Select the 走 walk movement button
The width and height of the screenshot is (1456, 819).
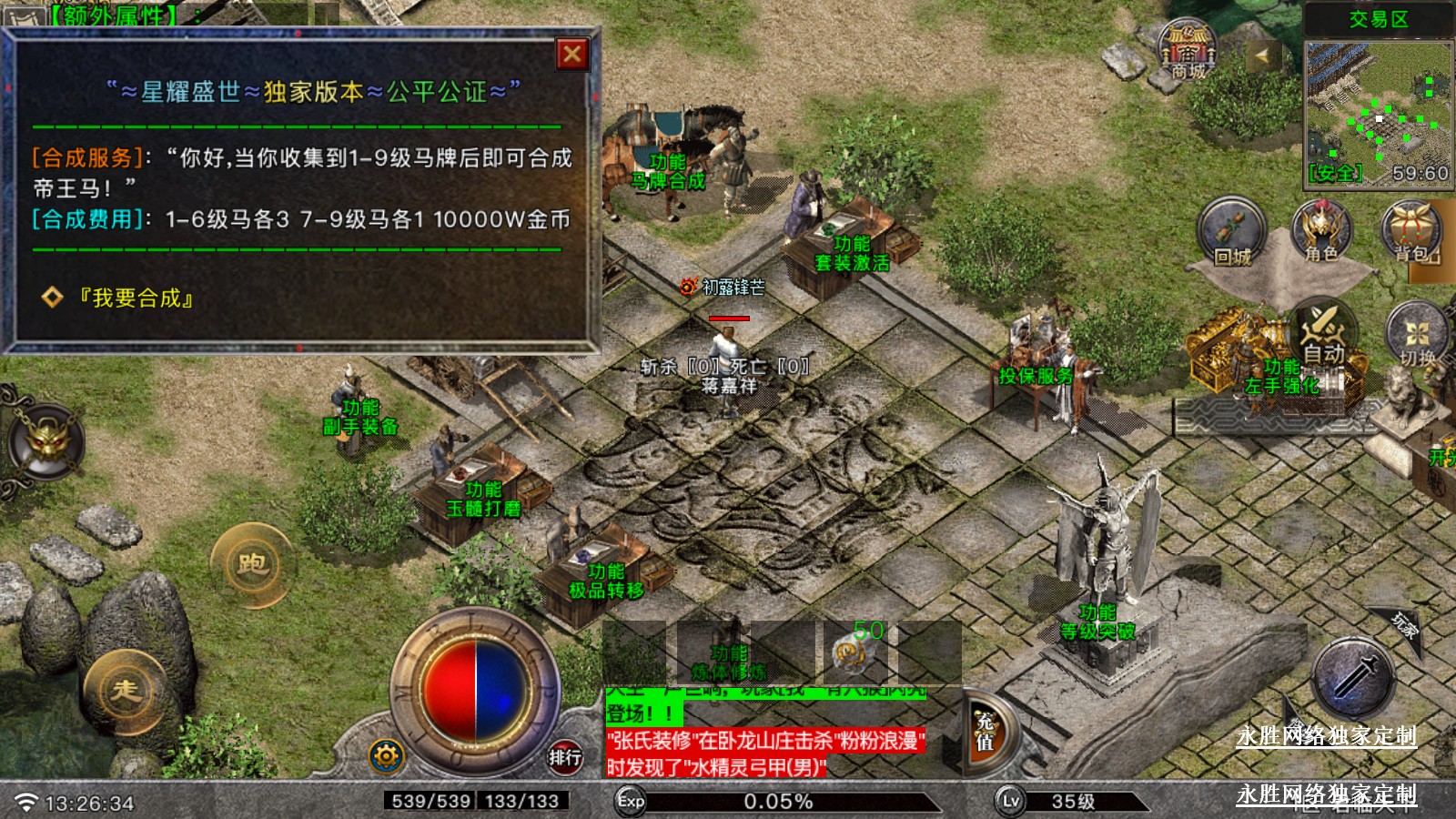click(126, 692)
